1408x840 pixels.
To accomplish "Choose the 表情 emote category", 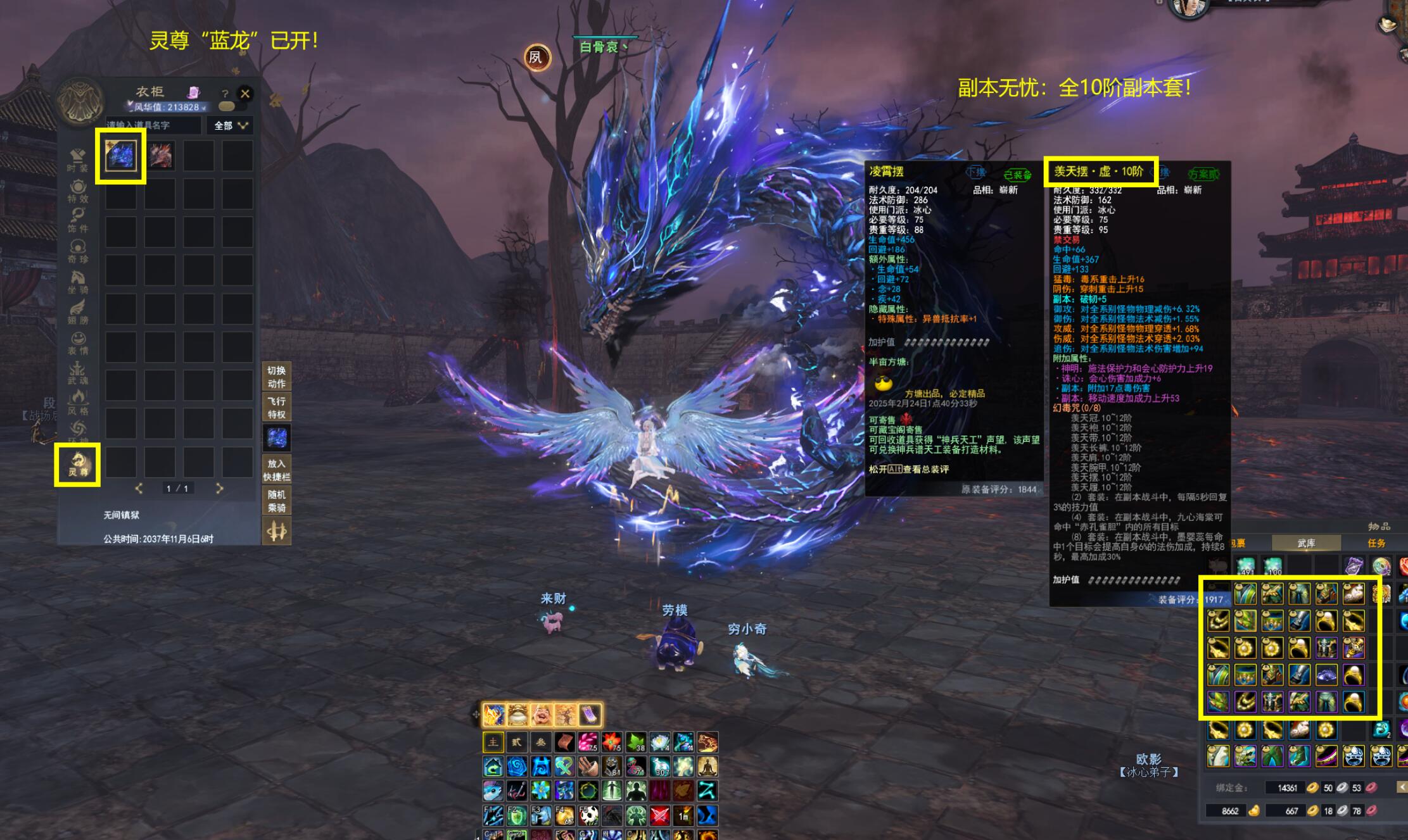I will (78, 343).
